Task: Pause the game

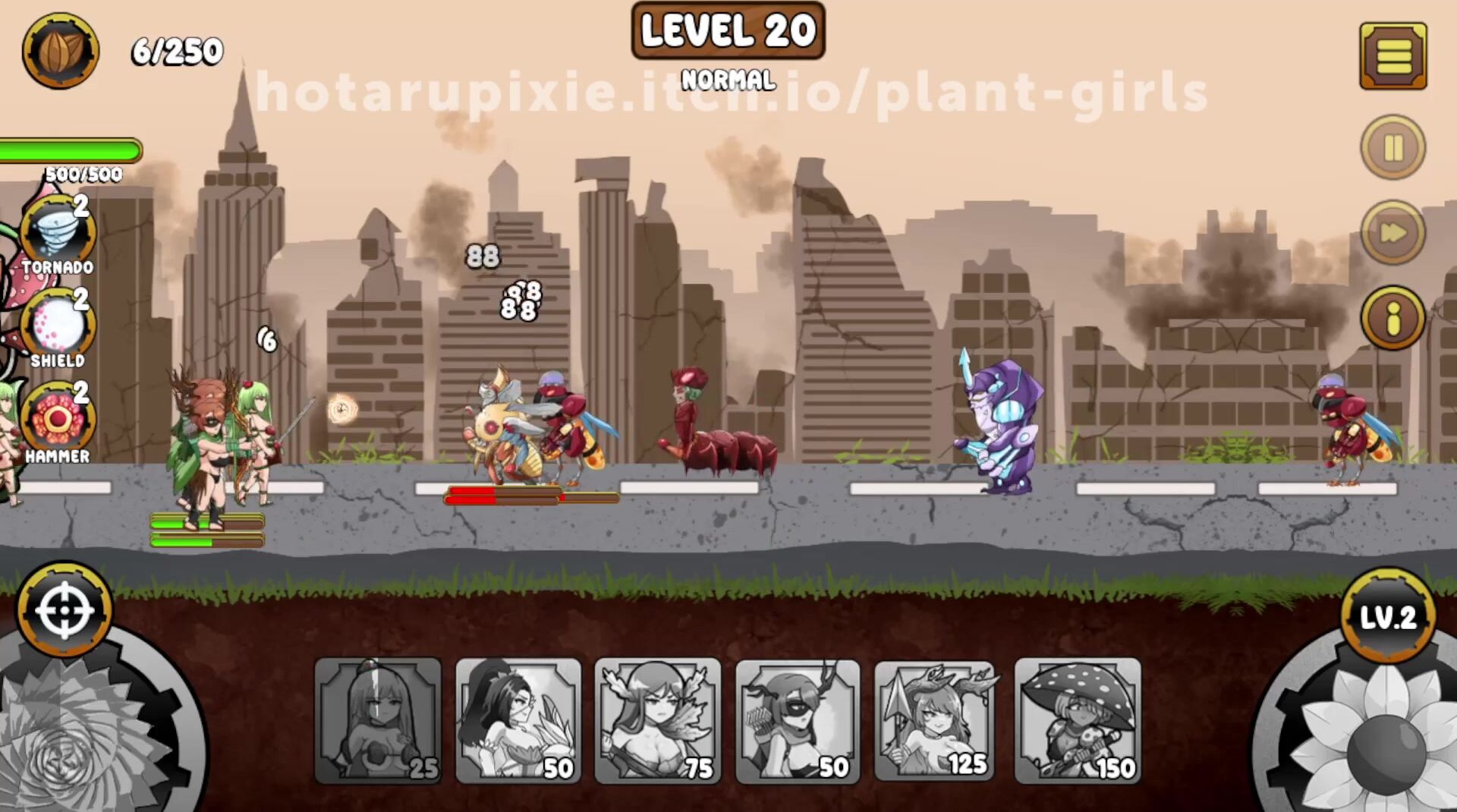Action: click(x=1393, y=147)
